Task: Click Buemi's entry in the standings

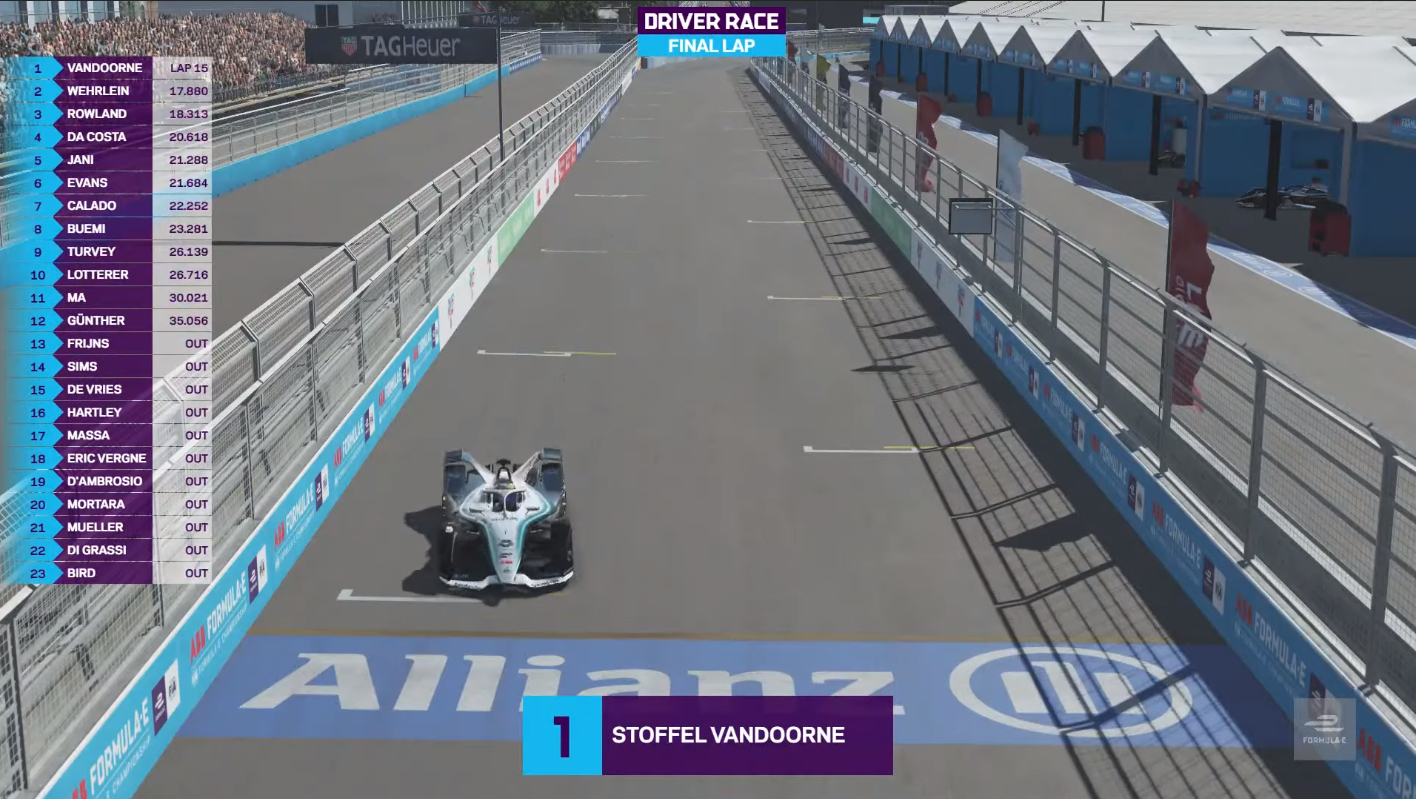Action: pyautogui.click(x=108, y=229)
